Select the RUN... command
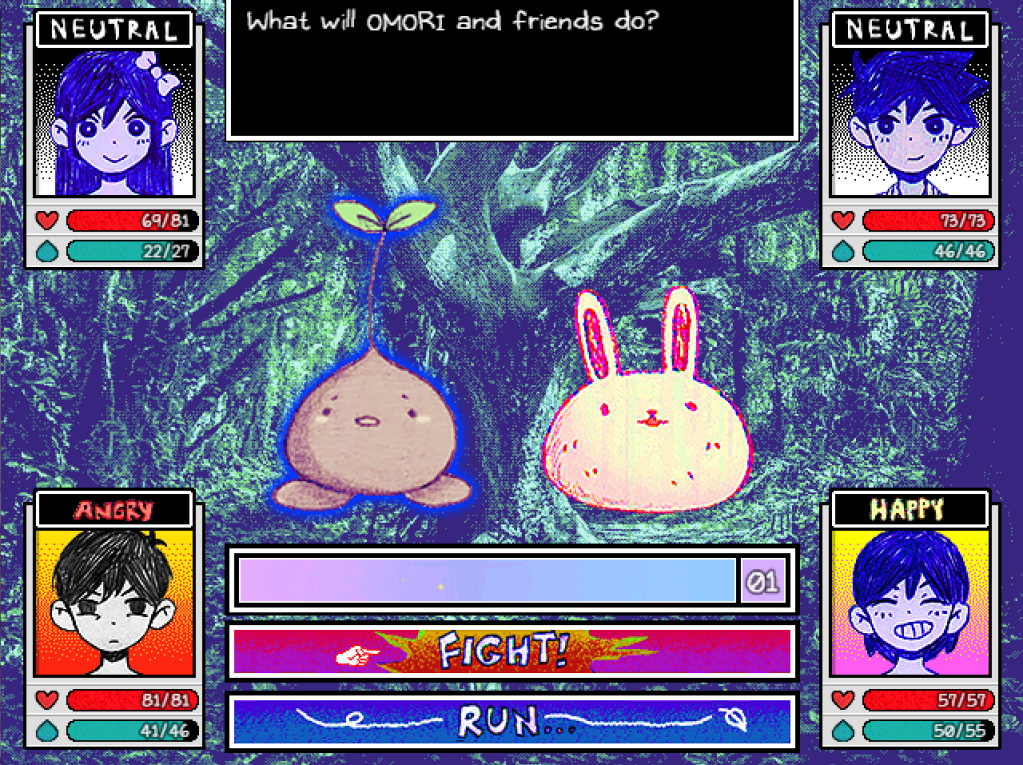The image size is (1023, 765). [x=512, y=721]
